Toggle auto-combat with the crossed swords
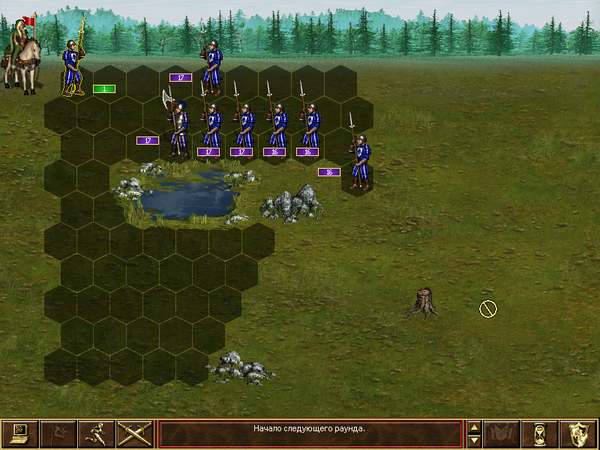Screen dimensions: 600x450 click(x=134, y=434)
